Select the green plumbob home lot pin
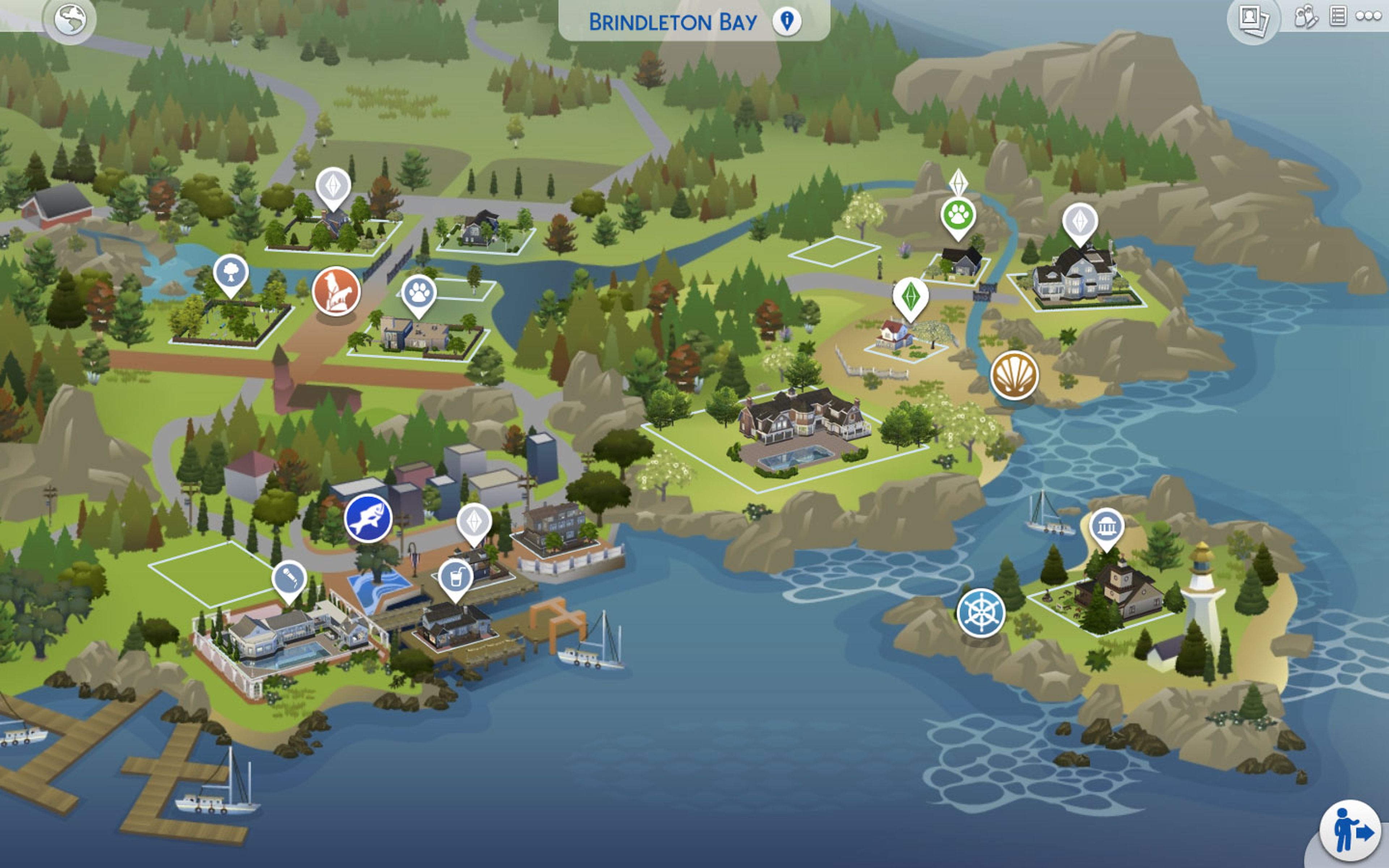 [910, 296]
